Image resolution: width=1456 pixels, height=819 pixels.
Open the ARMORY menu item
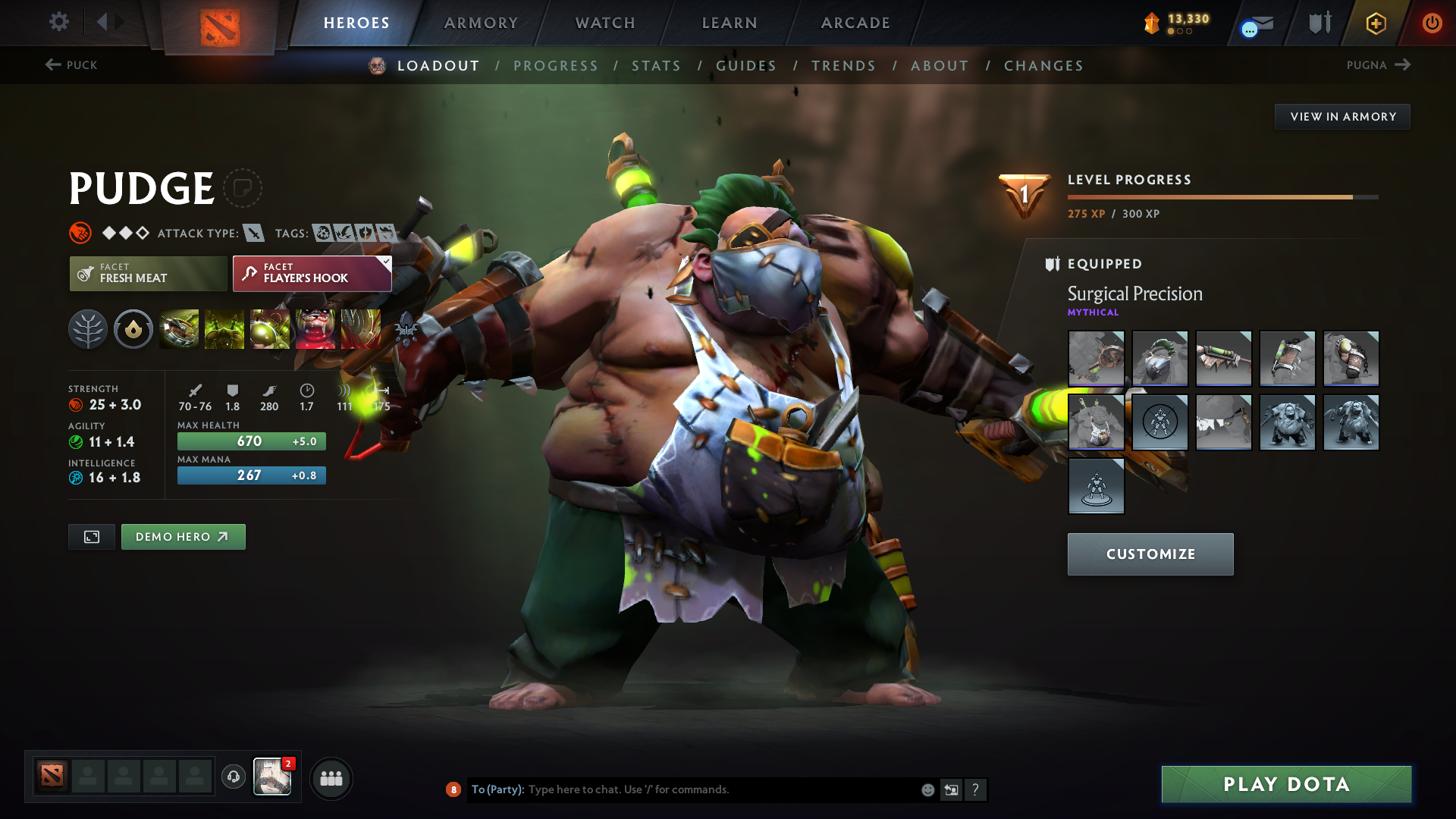point(481,23)
